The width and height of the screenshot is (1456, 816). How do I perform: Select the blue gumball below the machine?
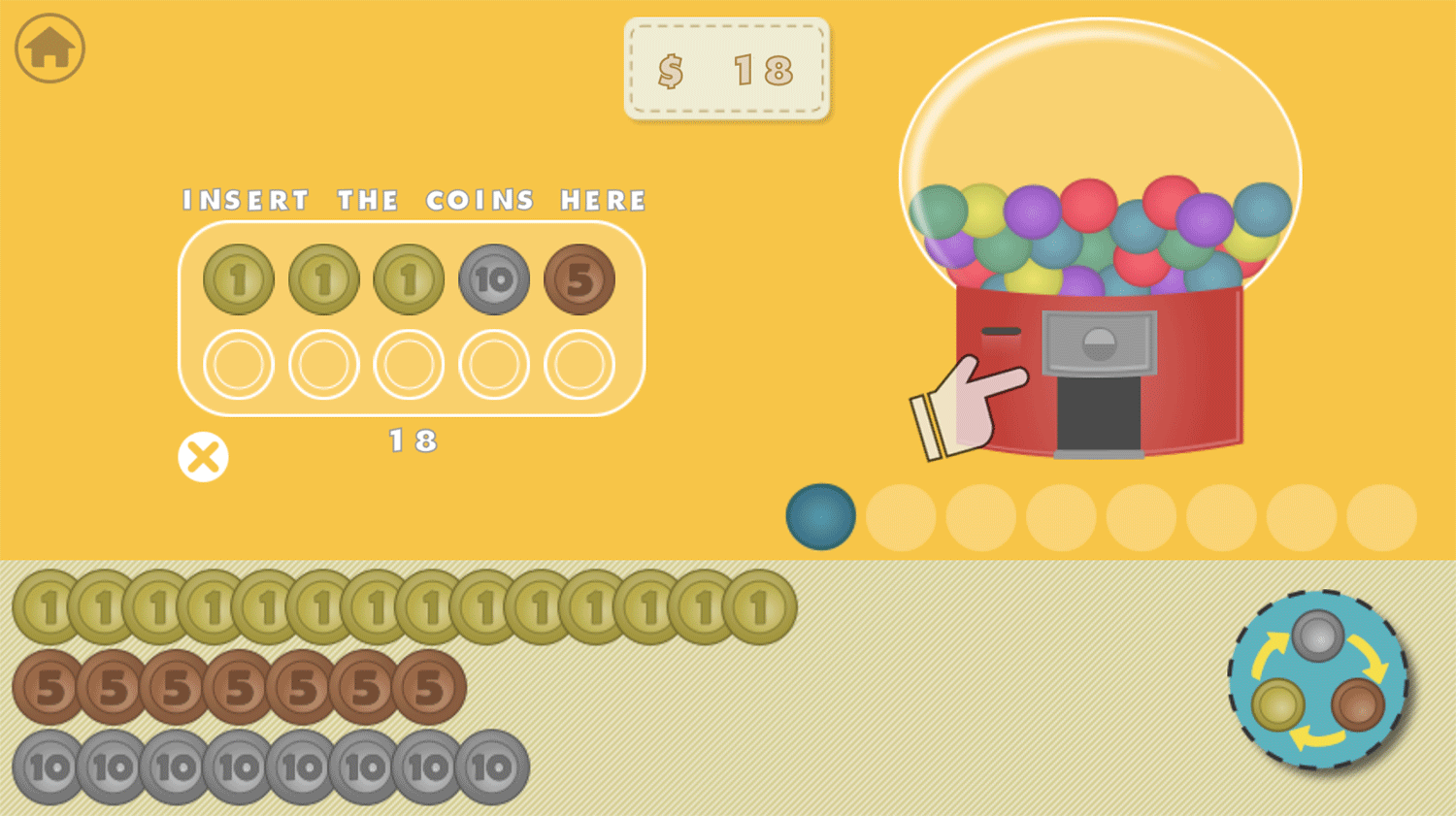(x=820, y=517)
